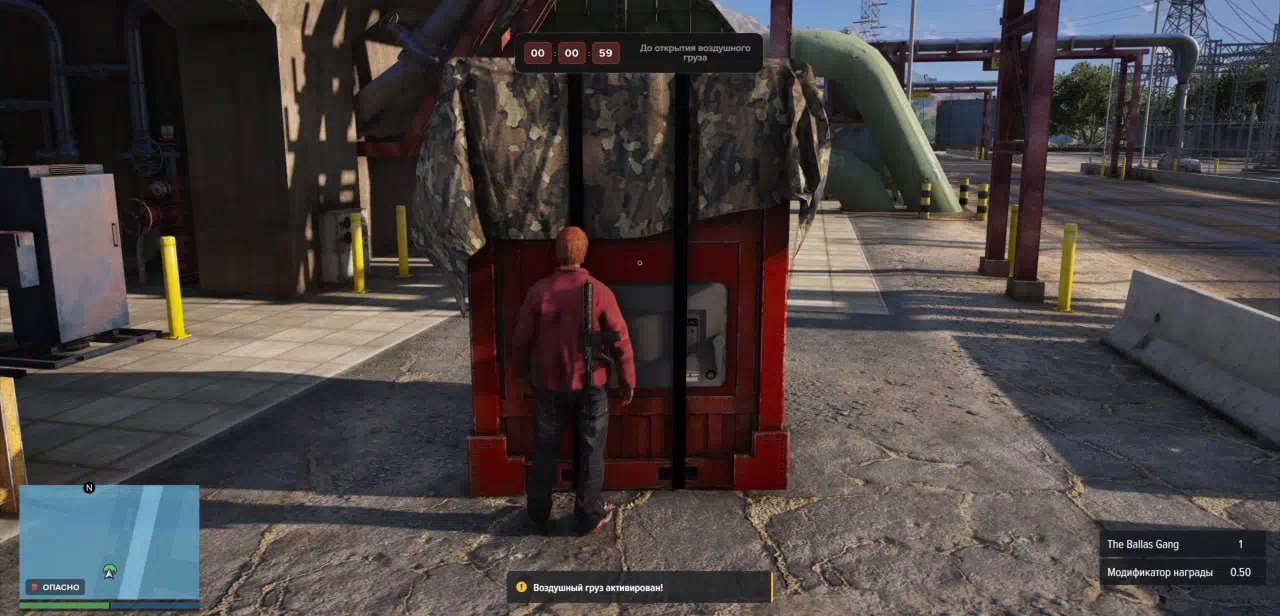Select the north compass marker on minimap
Image resolution: width=1280 pixels, height=616 pixels.
[x=89, y=488]
